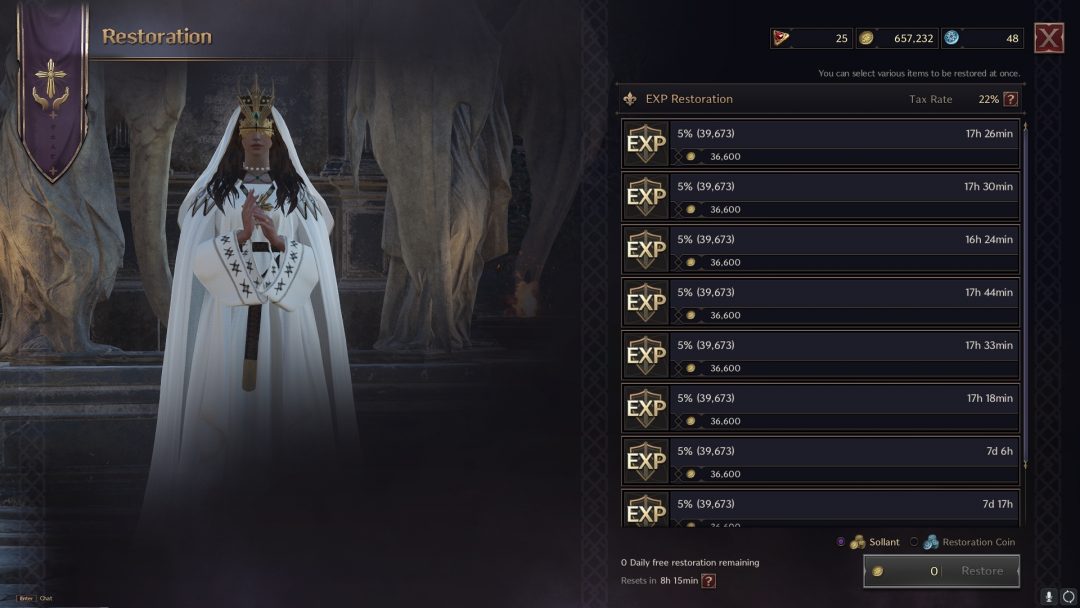Select the EXP entry expiring in 17h 30min
1080x608 pixels.
[x=820, y=197]
